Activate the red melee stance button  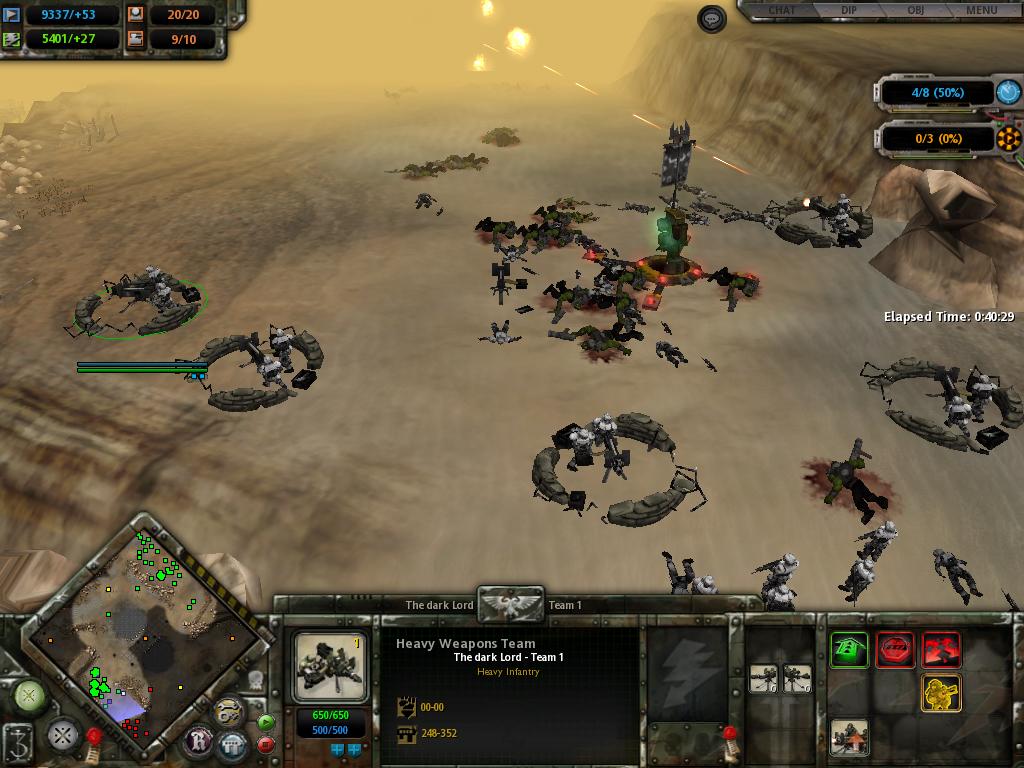click(x=941, y=650)
